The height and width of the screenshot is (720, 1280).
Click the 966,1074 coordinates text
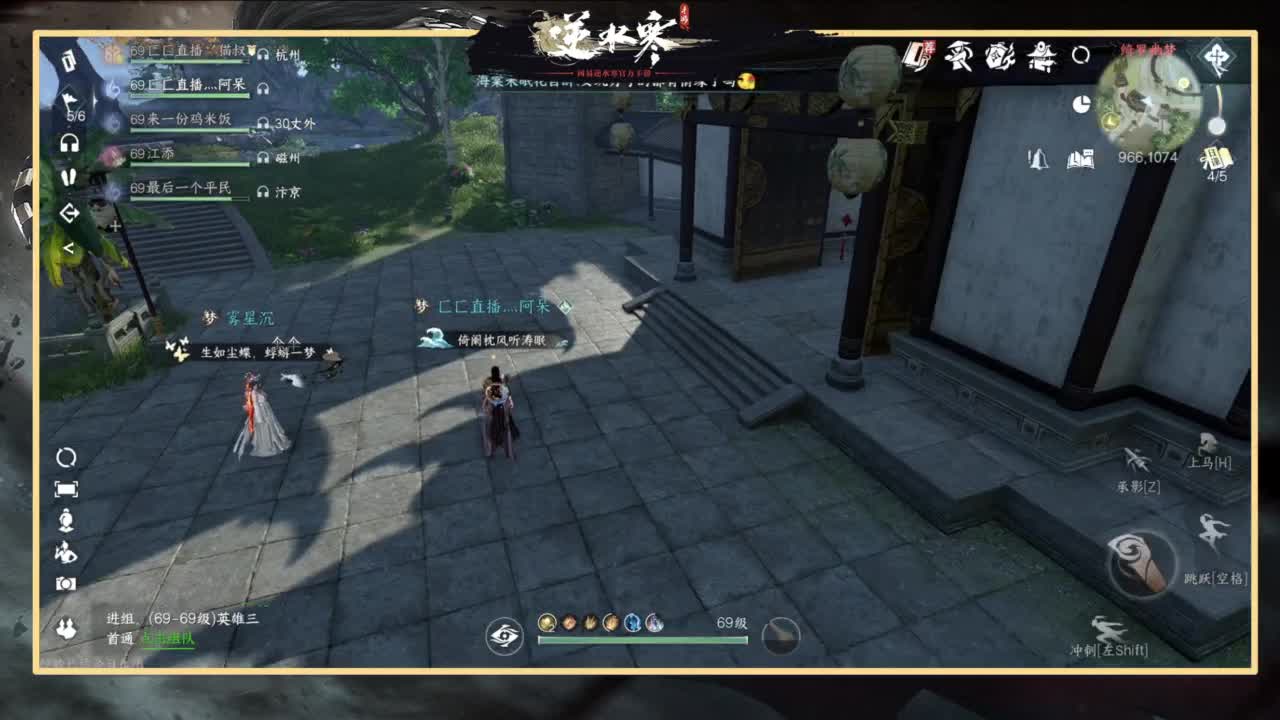(1147, 158)
